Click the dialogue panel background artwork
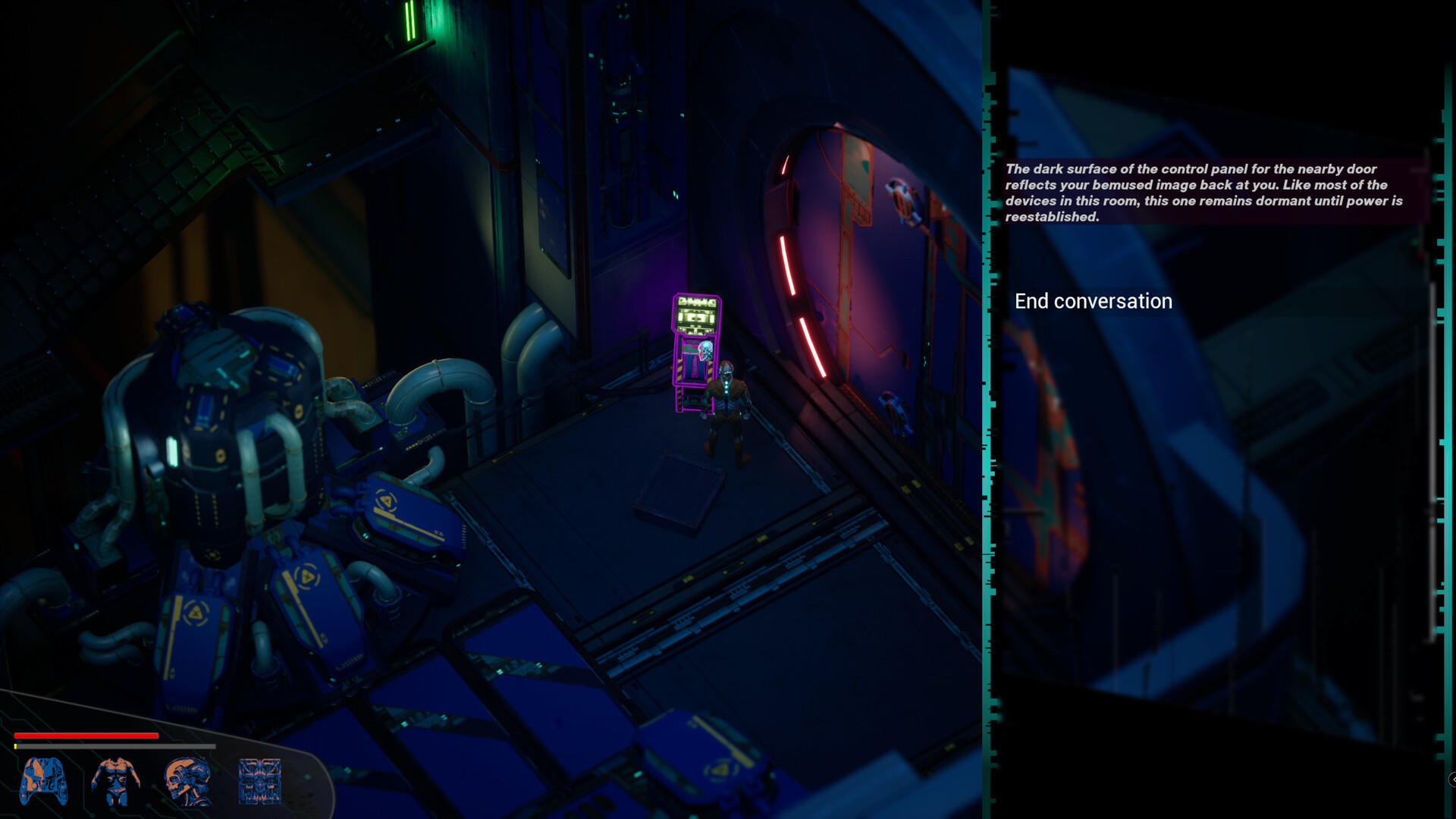1456x819 pixels. click(x=1213, y=531)
